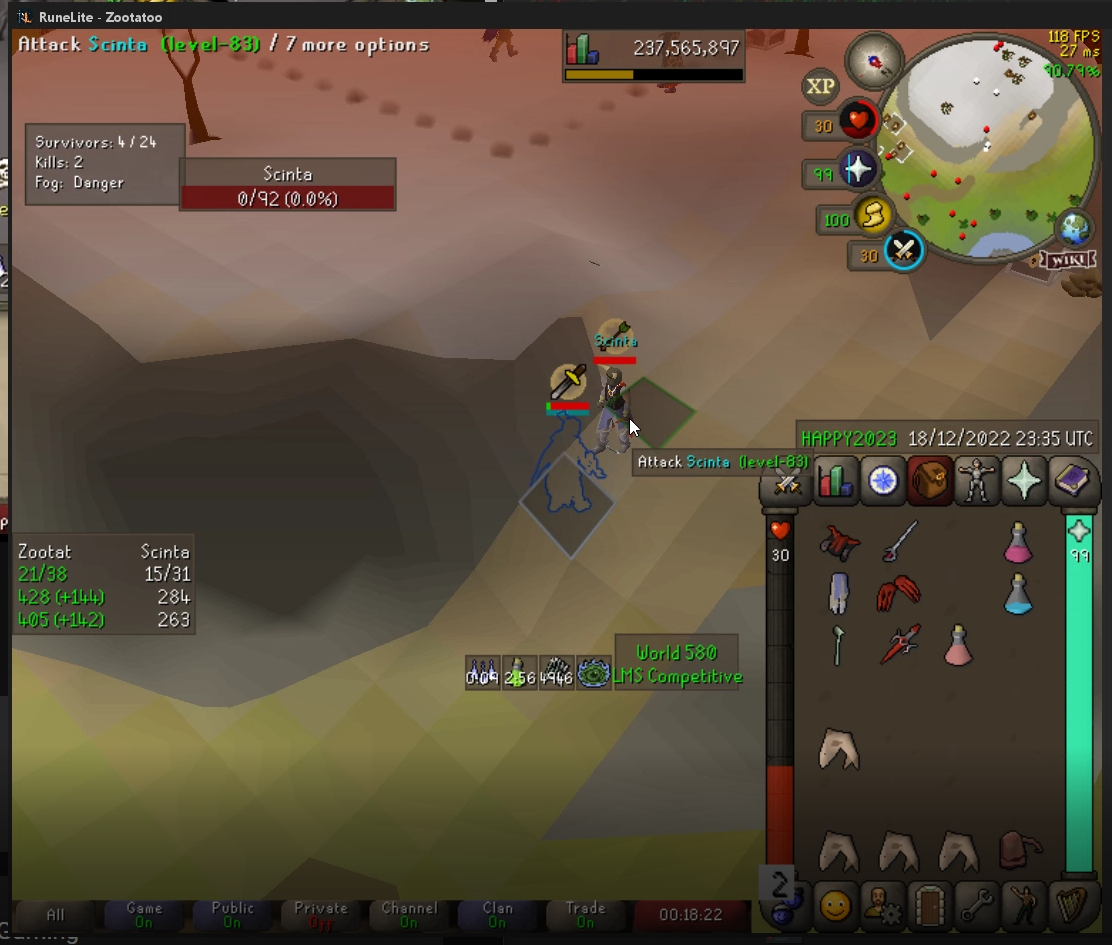Open the Spellbook tab

[1070, 481]
